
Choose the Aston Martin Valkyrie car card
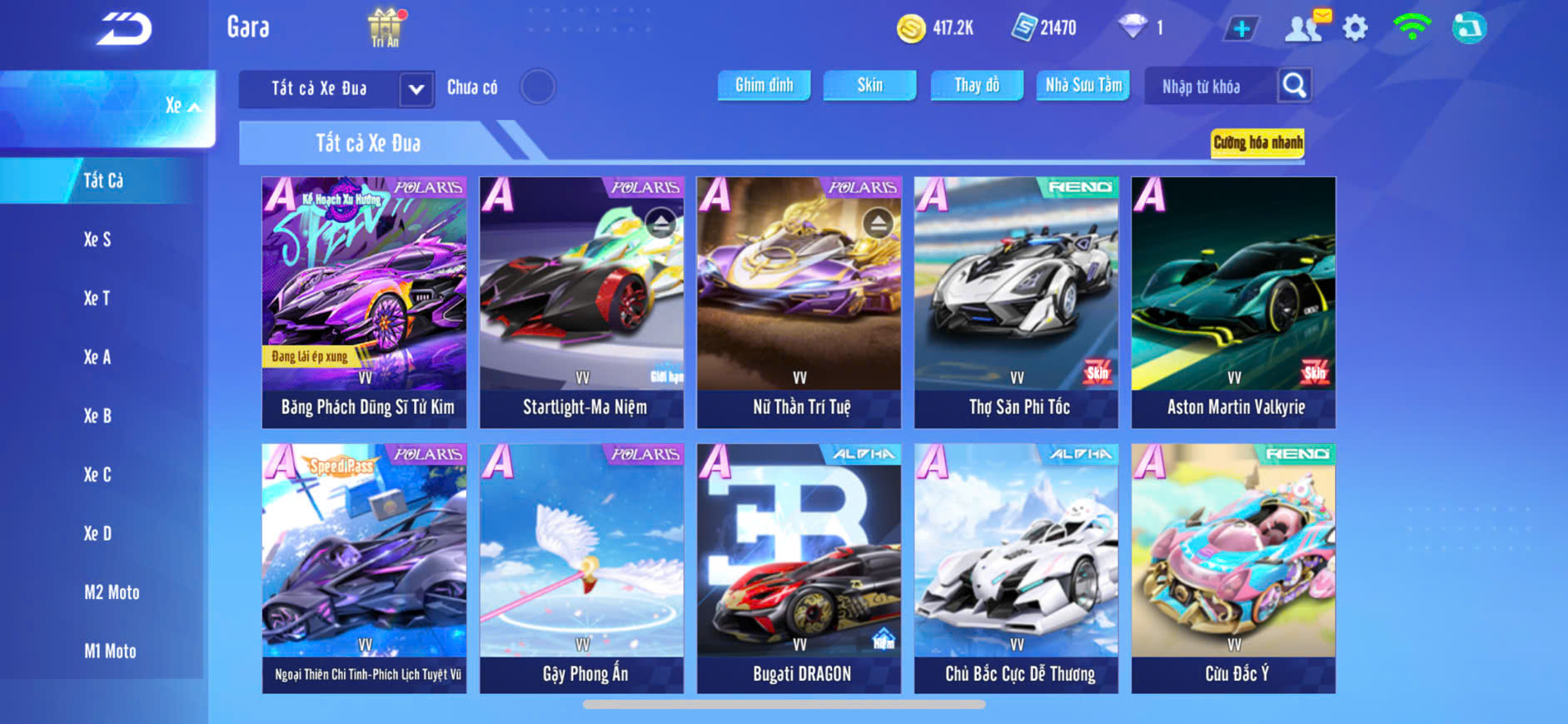(1233, 302)
